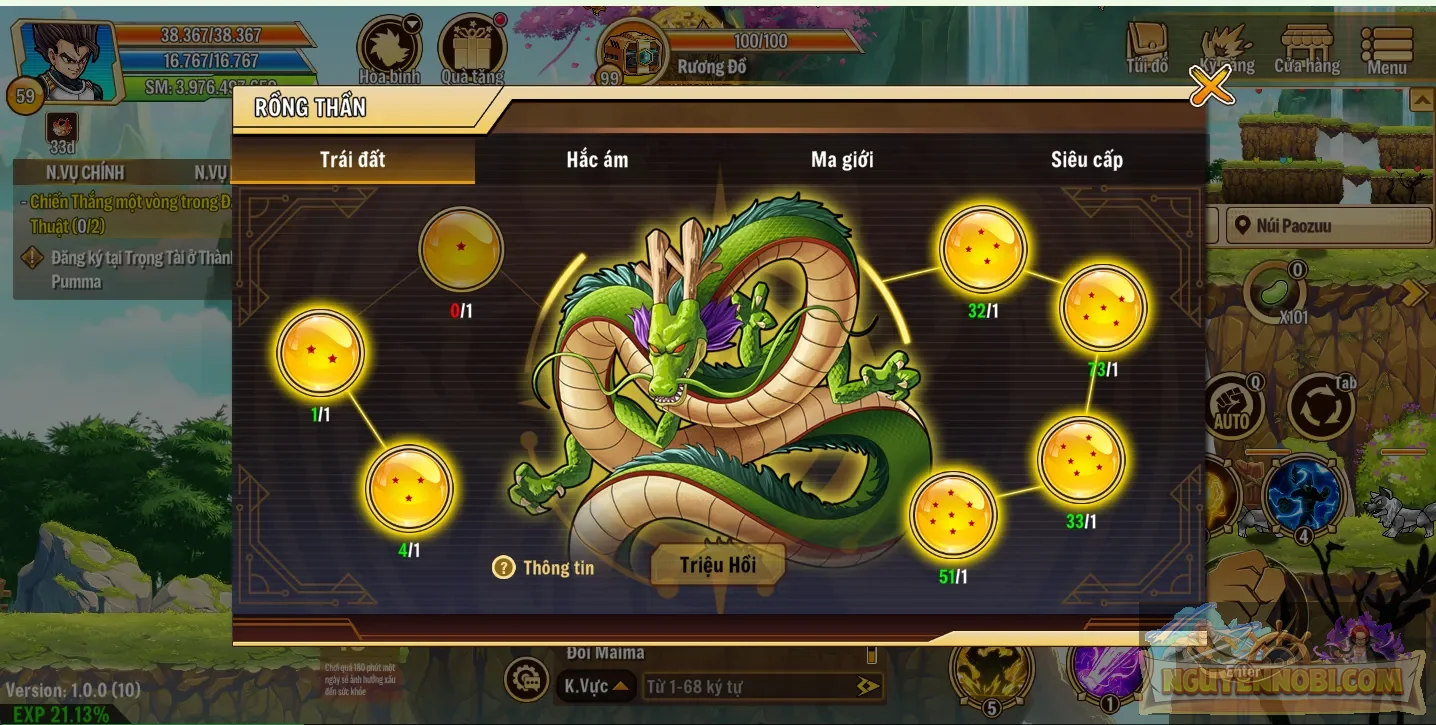Screen dimensions: 1436x725
Task: Open the Hòa bình icon at the top
Action: [x=390, y=45]
